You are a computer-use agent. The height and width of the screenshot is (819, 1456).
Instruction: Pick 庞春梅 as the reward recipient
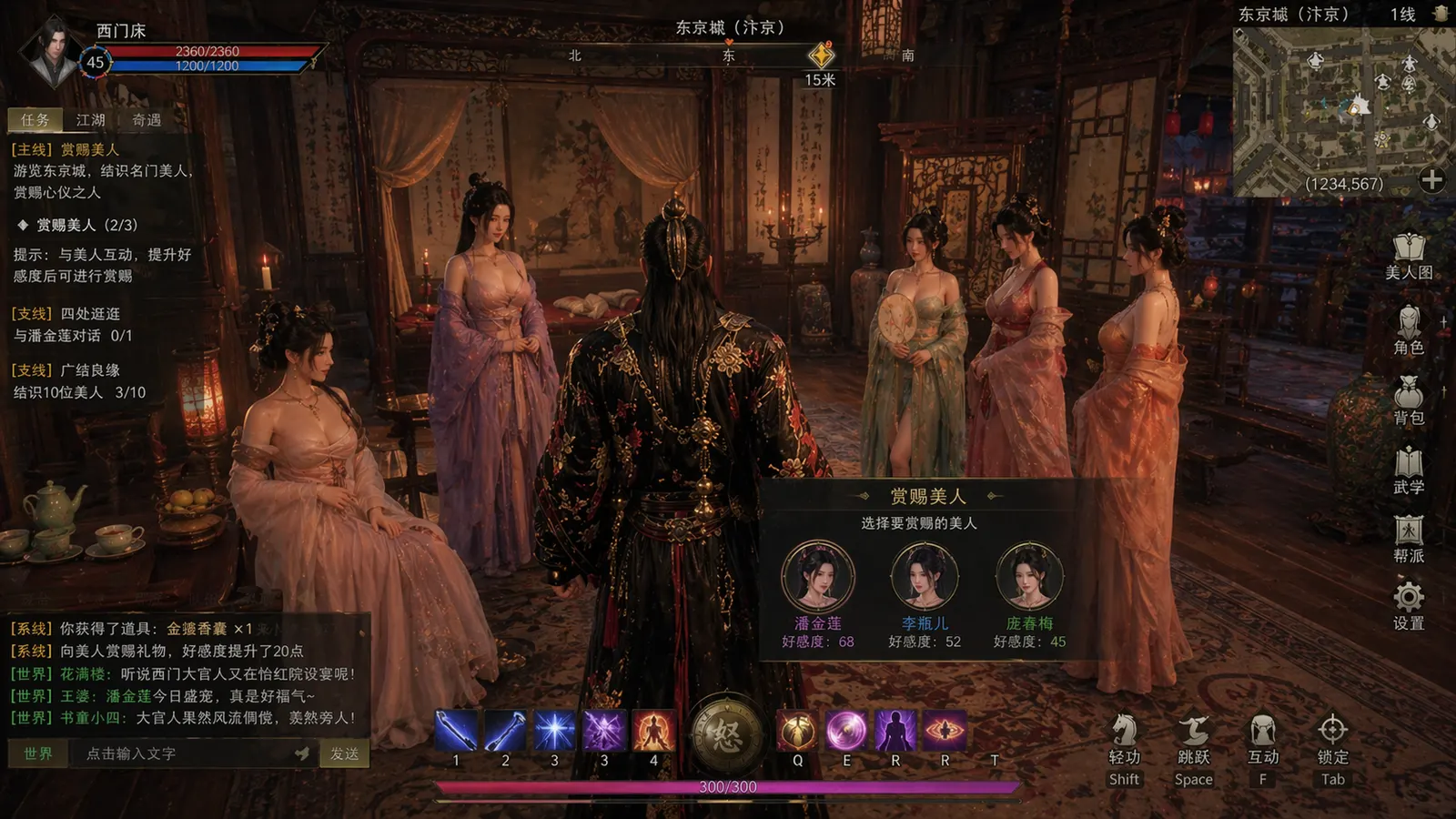[1029, 576]
